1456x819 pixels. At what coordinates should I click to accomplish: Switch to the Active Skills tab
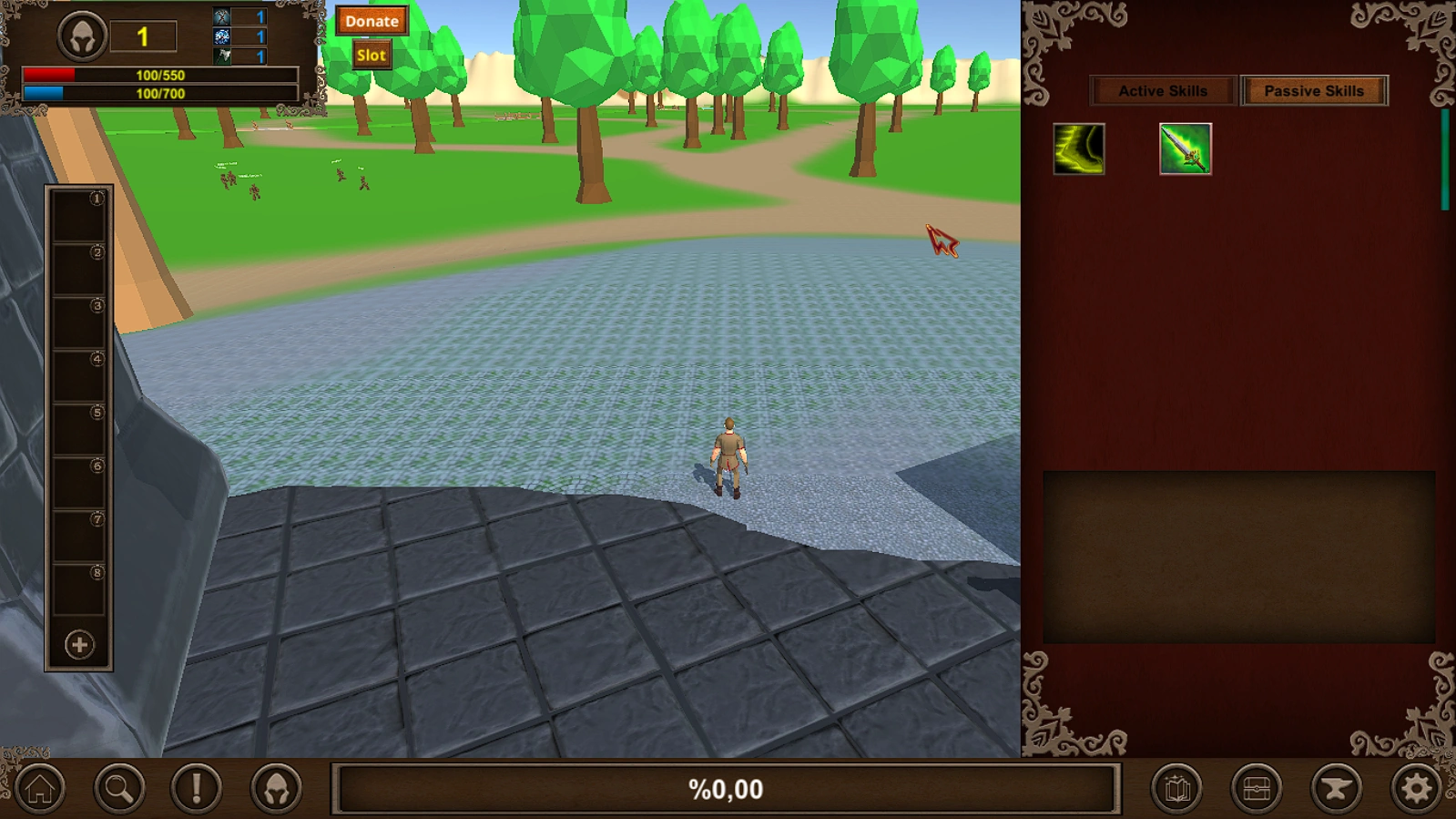click(x=1163, y=90)
